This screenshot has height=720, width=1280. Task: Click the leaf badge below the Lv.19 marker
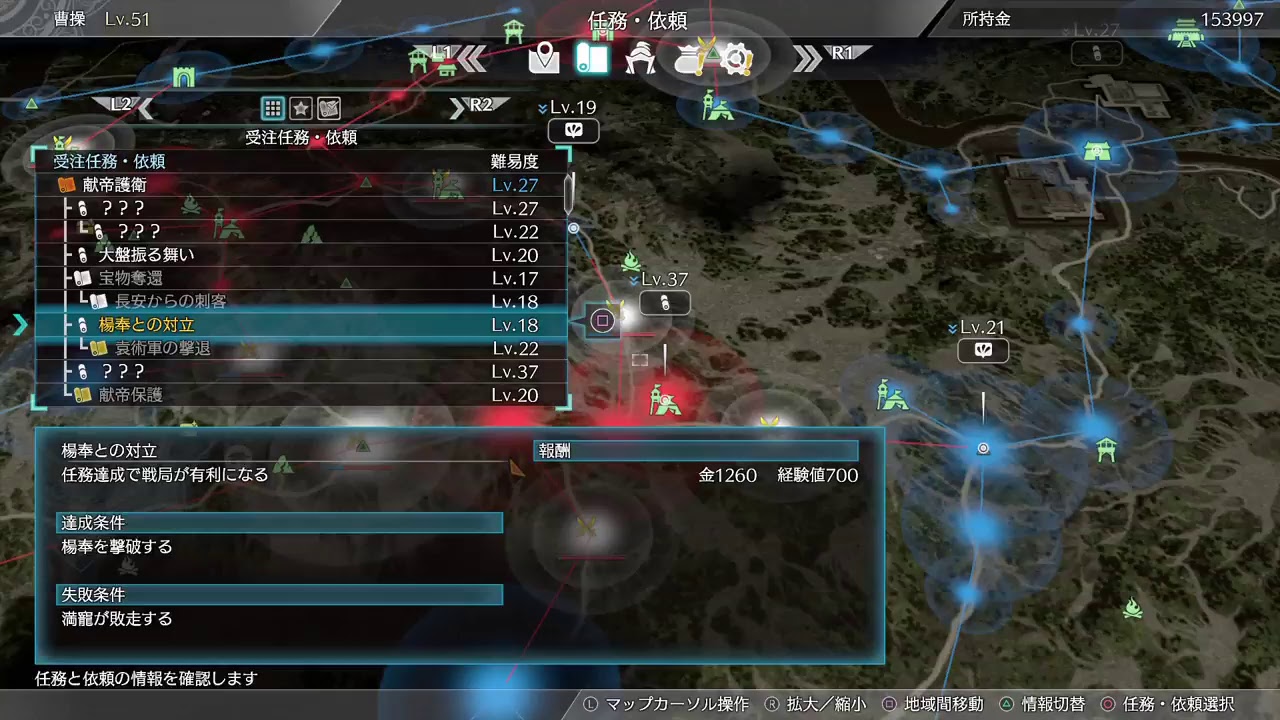[x=574, y=131]
